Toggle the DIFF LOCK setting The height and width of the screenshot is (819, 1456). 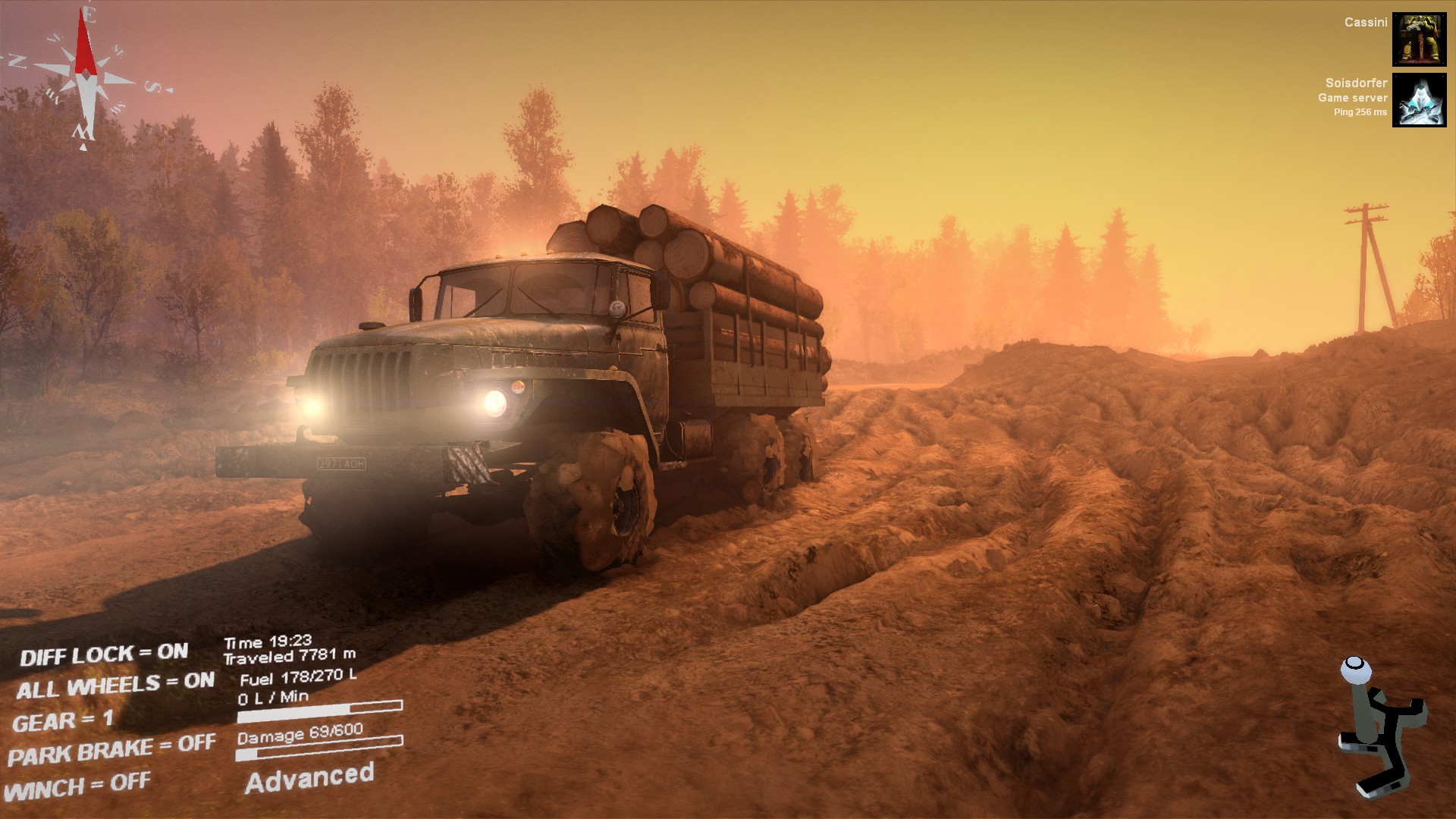pyautogui.click(x=104, y=654)
